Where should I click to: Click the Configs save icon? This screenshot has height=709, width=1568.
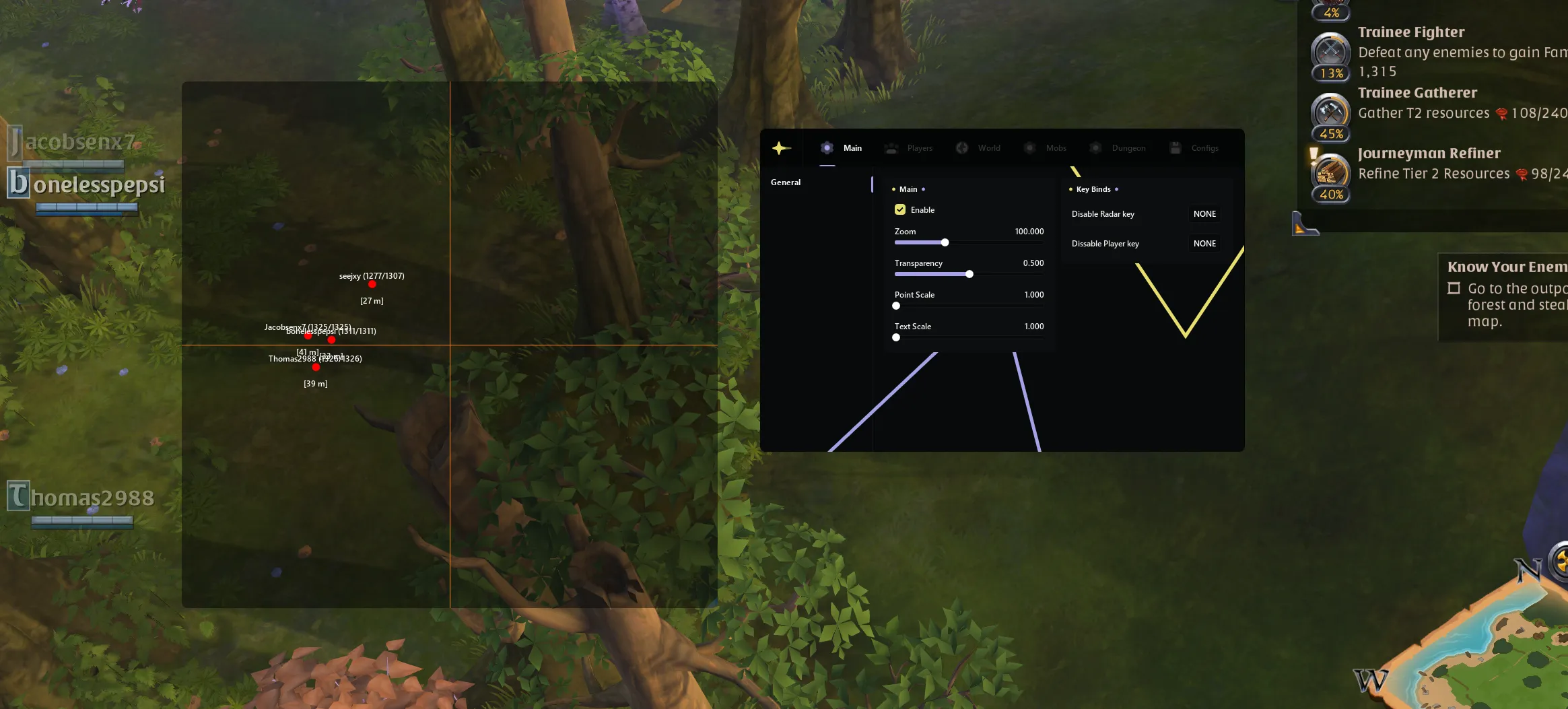point(1175,148)
